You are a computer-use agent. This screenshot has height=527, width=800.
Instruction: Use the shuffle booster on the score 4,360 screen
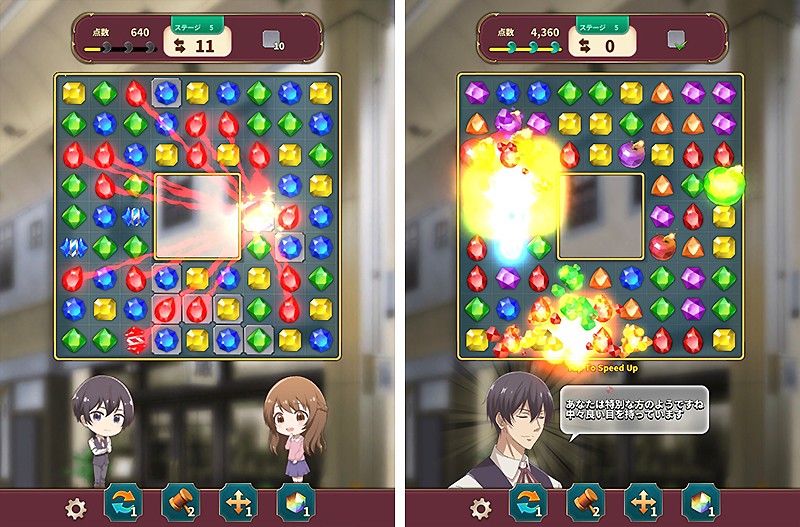pos(527,502)
